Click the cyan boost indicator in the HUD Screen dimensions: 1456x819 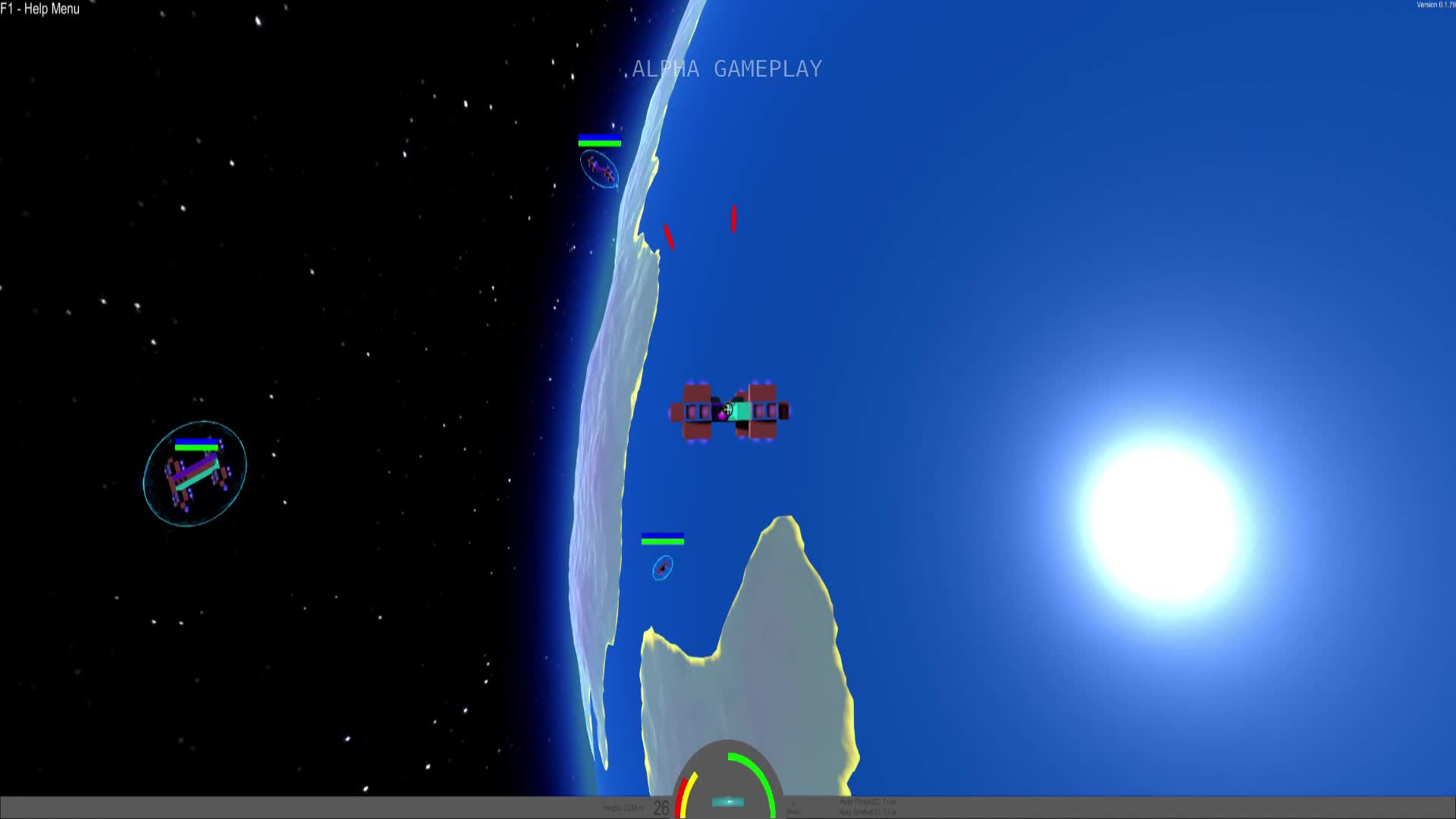pos(728,802)
